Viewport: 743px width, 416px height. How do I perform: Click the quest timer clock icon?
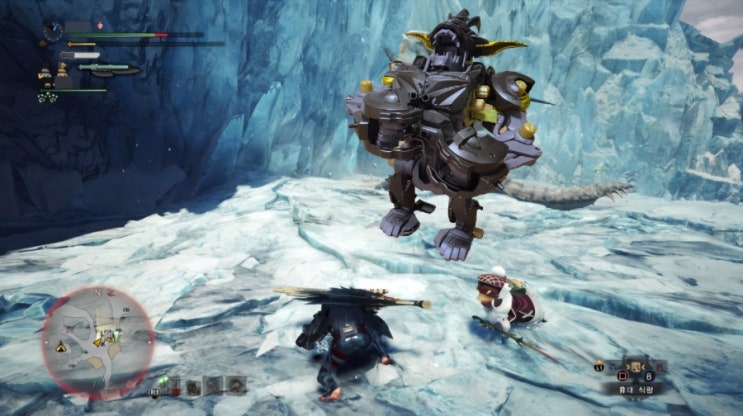point(53,31)
